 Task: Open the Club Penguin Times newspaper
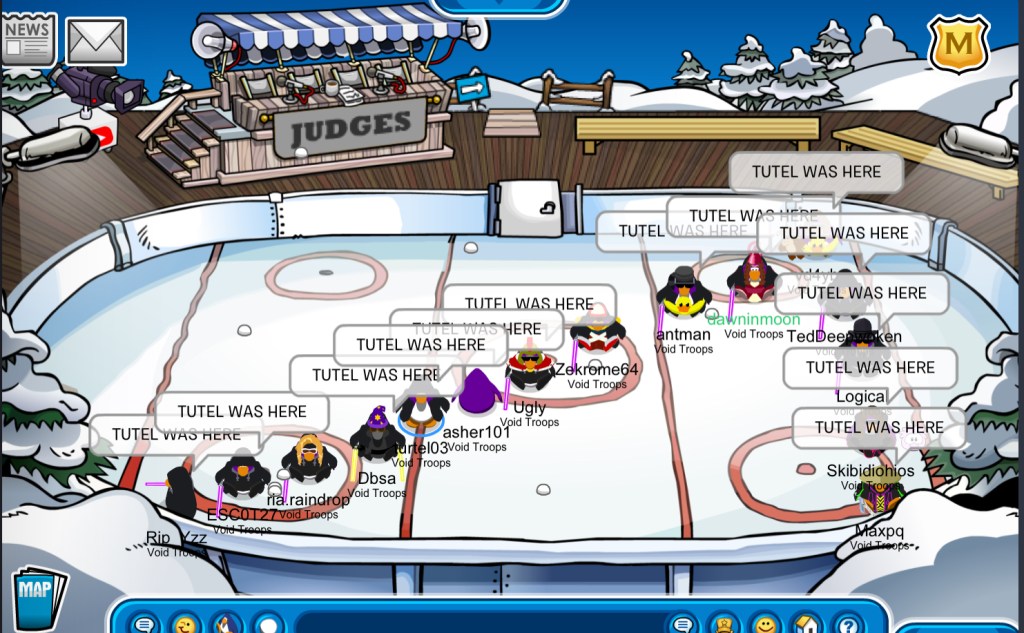27,40
